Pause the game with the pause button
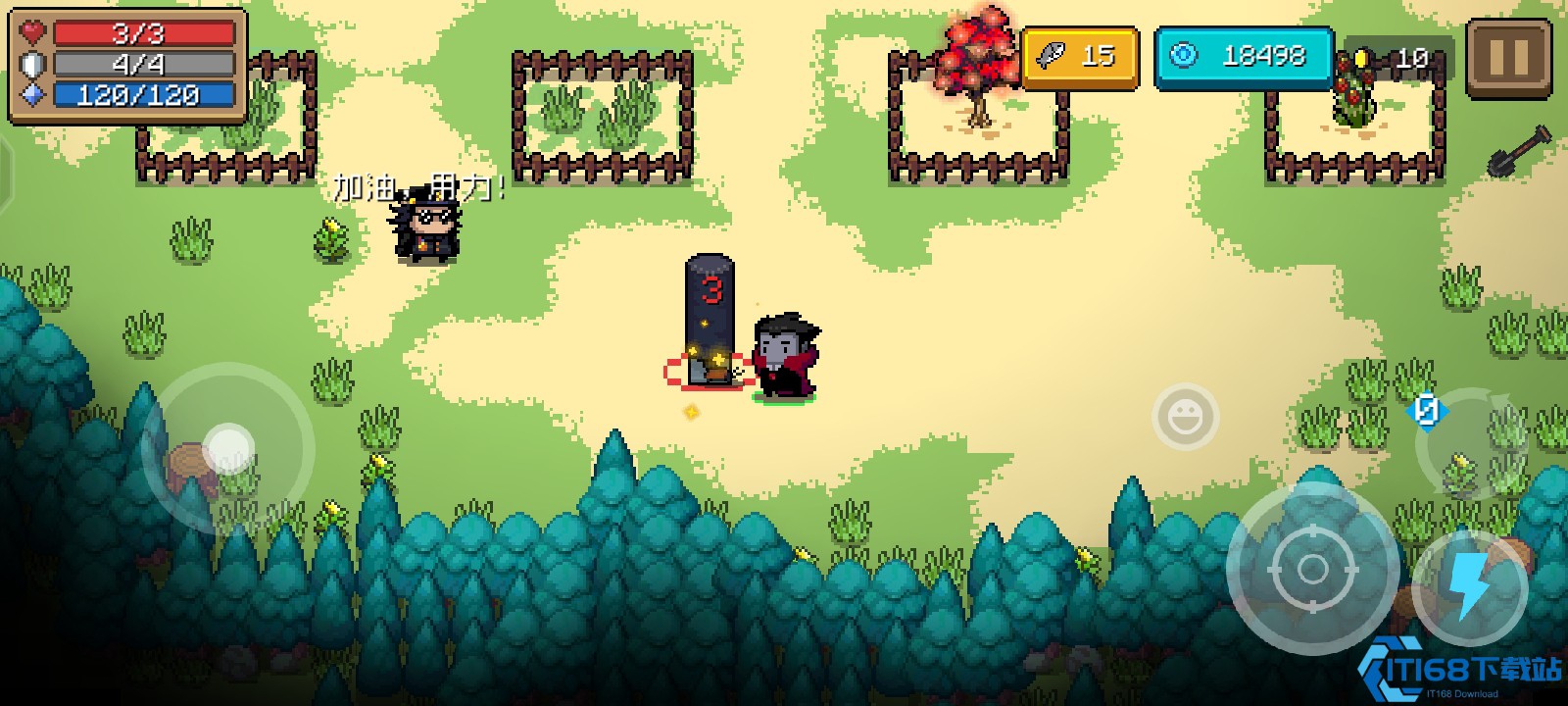 [x=1508, y=58]
